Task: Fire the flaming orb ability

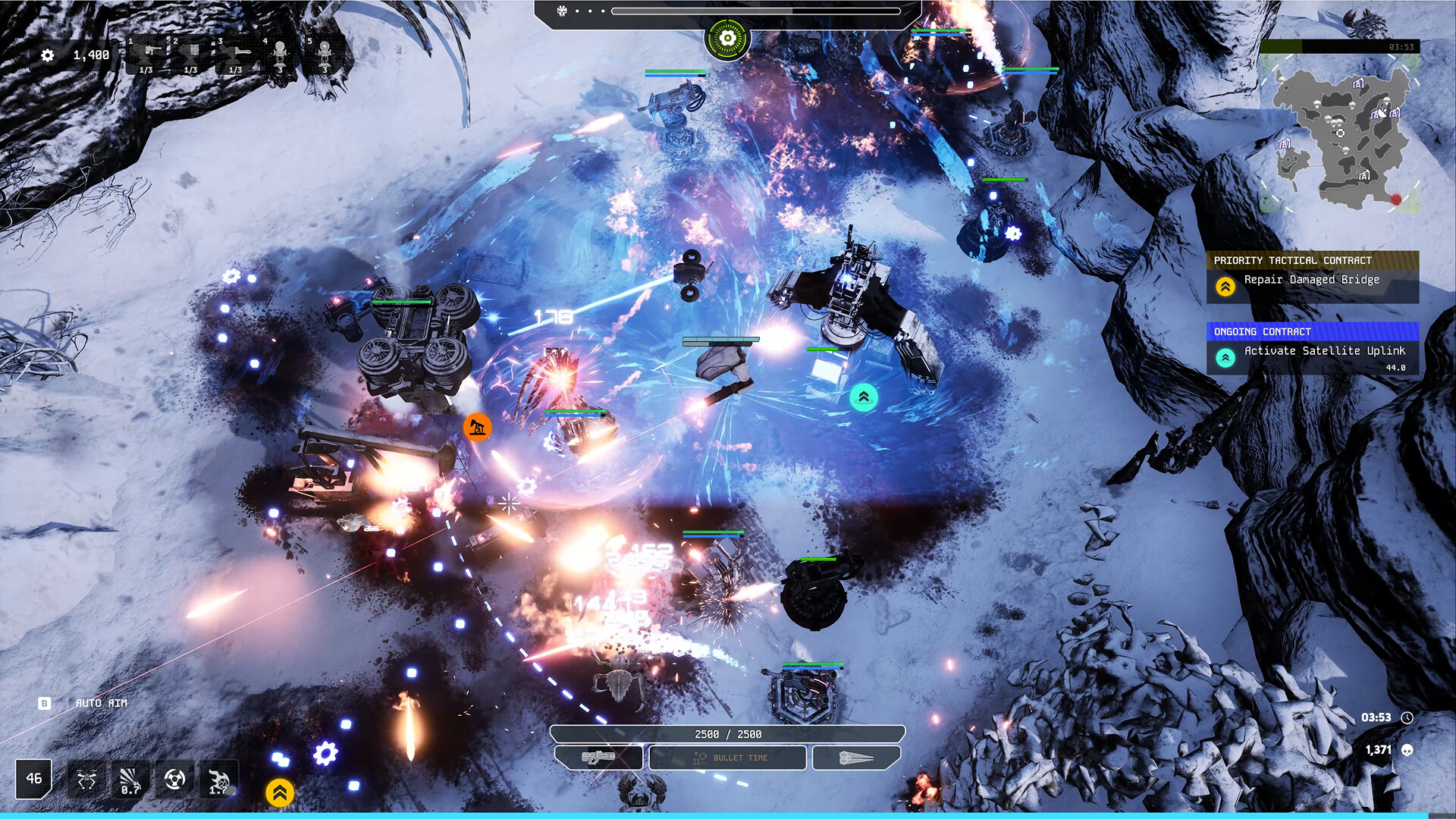Action: [x=218, y=780]
